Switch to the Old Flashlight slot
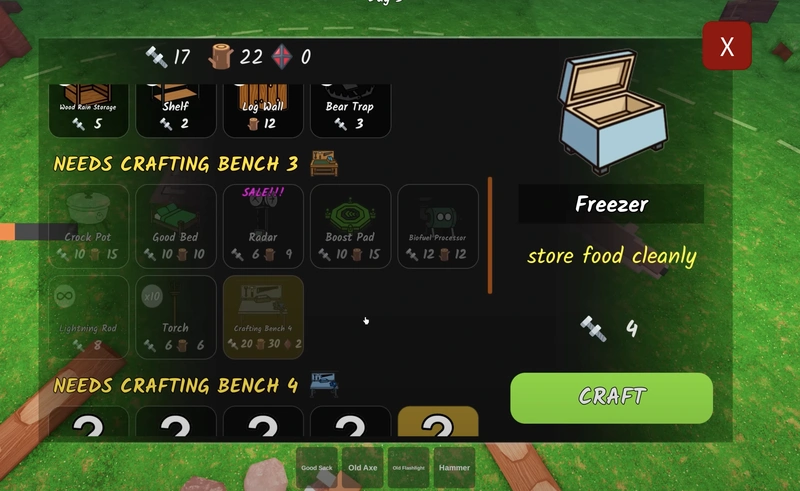This screenshot has height=491, width=800. [x=408, y=467]
